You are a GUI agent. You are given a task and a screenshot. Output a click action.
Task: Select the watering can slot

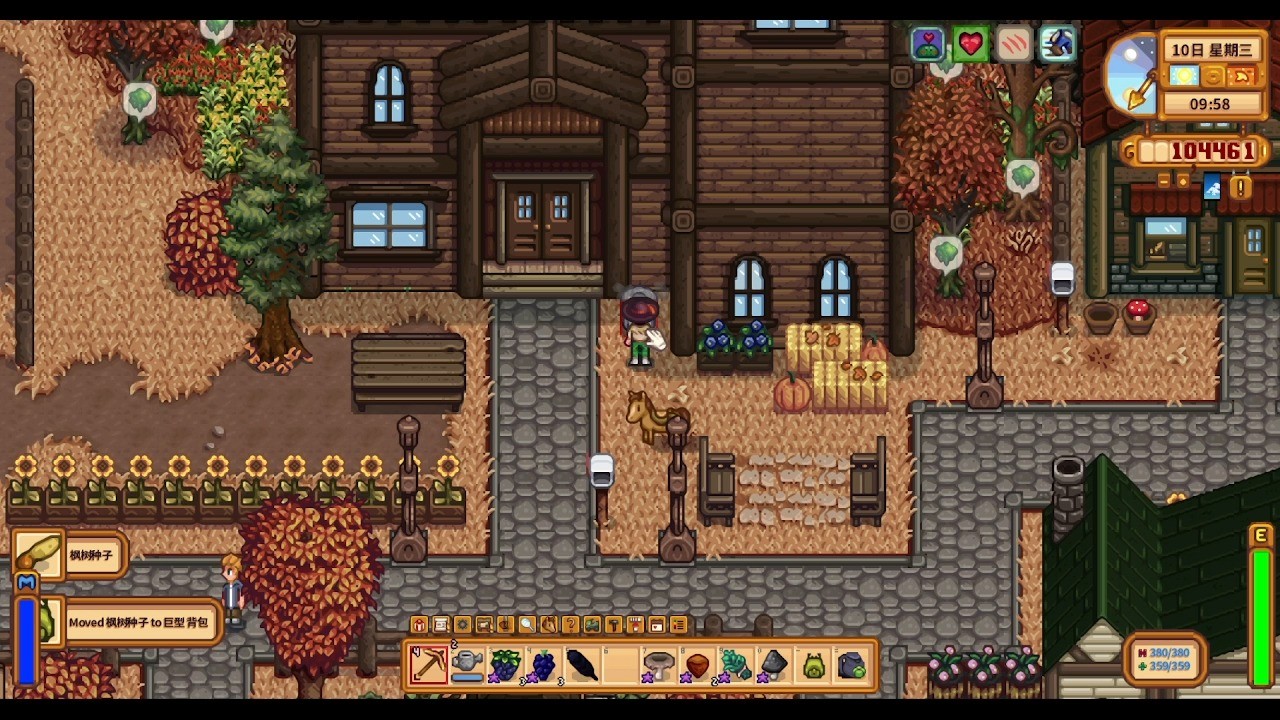coord(467,665)
